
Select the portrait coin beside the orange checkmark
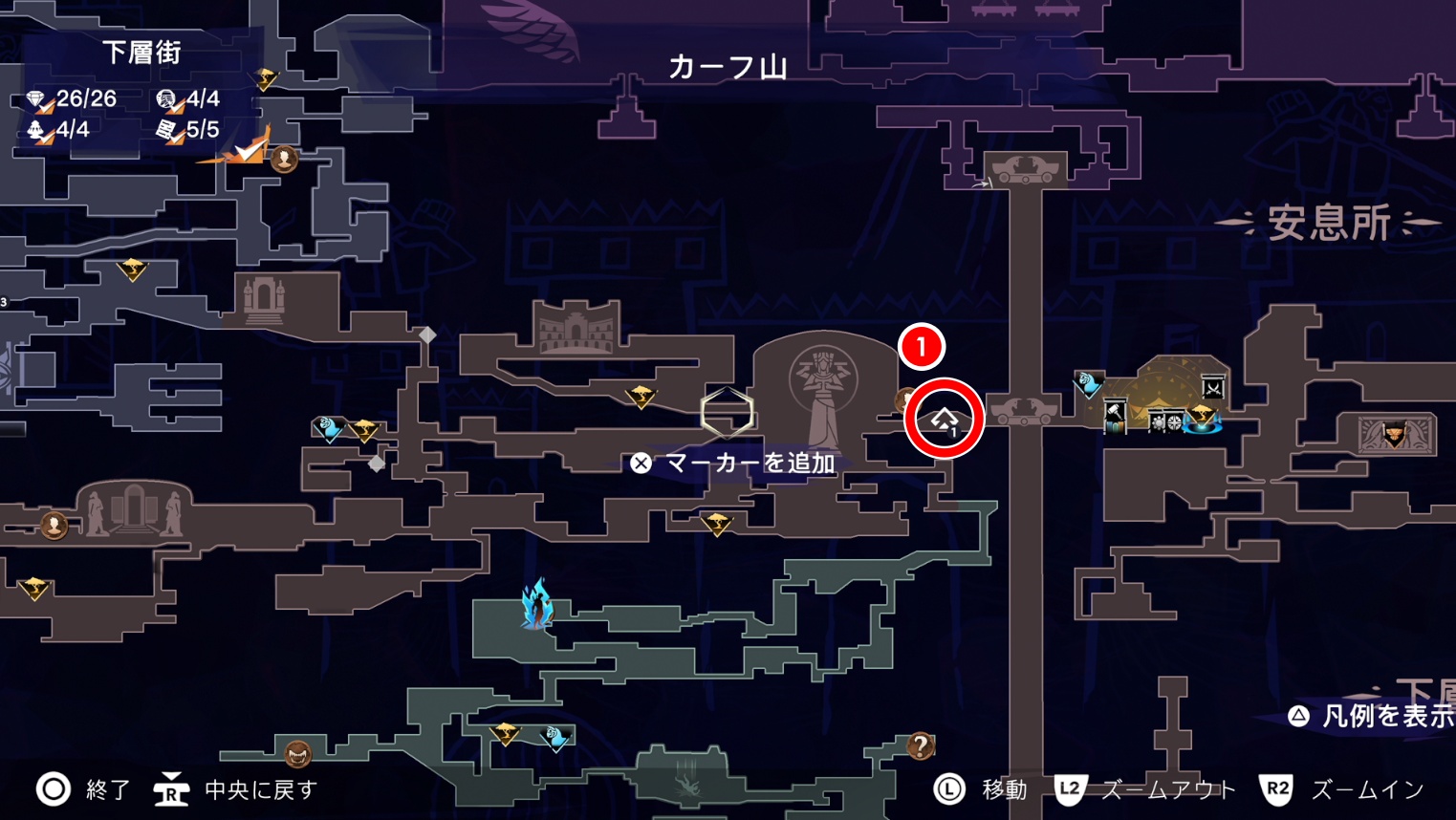tap(284, 159)
